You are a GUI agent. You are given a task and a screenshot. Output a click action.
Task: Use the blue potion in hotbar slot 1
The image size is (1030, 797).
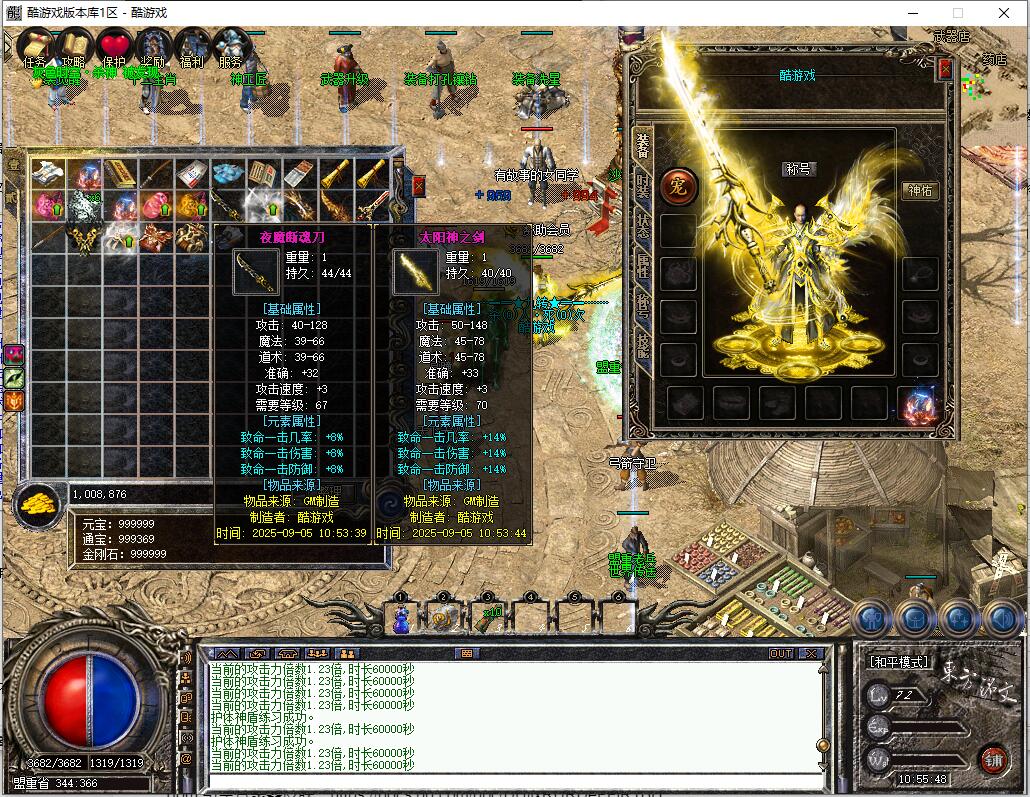[401, 619]
